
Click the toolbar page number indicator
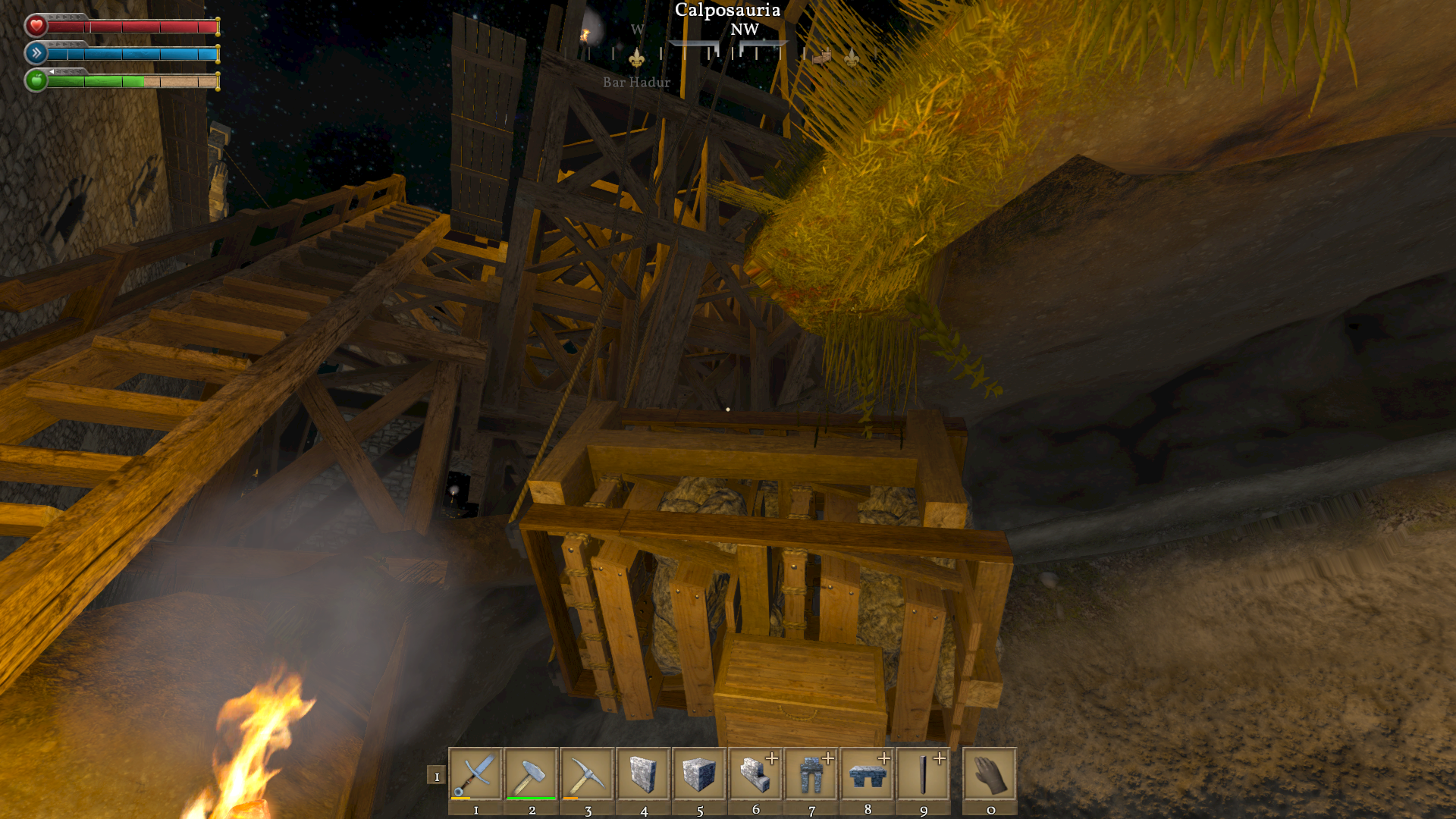(x=436, y=776)
